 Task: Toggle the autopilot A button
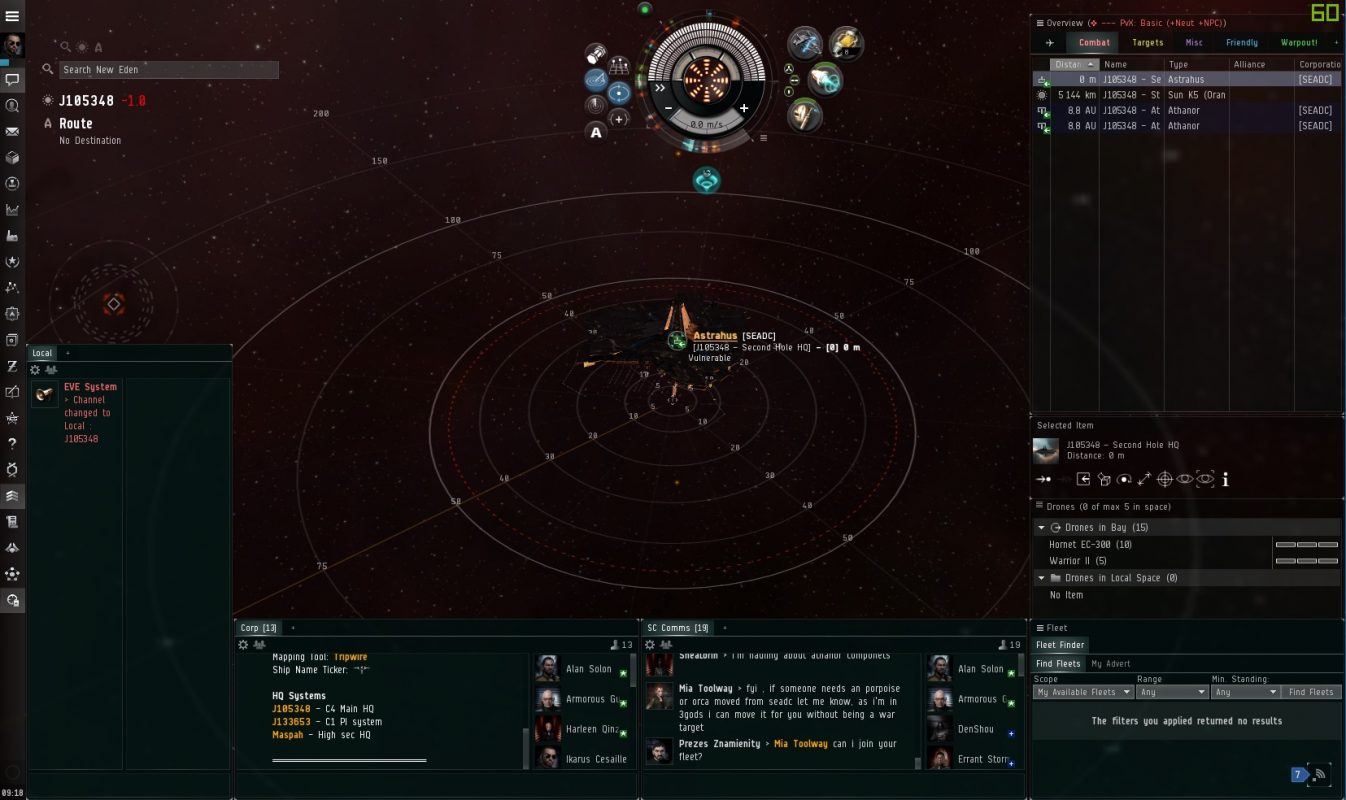tap(596, 132)
